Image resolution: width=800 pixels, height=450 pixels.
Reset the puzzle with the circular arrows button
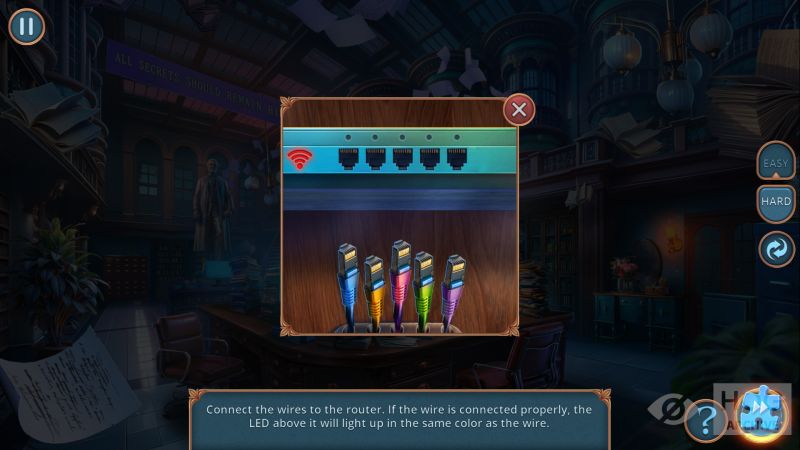click(776, 248)
